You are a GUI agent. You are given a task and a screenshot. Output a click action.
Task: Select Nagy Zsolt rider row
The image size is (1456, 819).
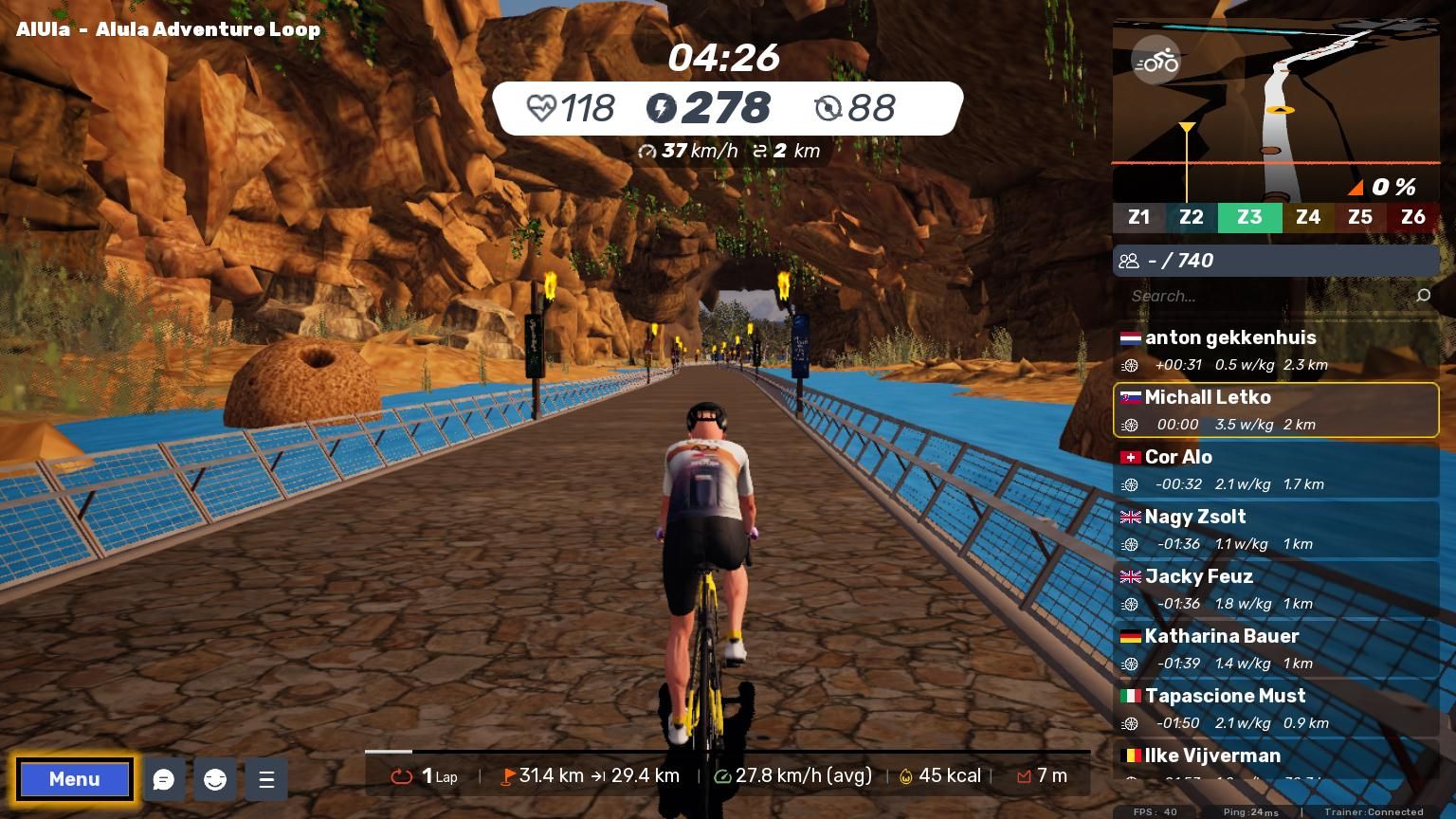pos(1275,529)
